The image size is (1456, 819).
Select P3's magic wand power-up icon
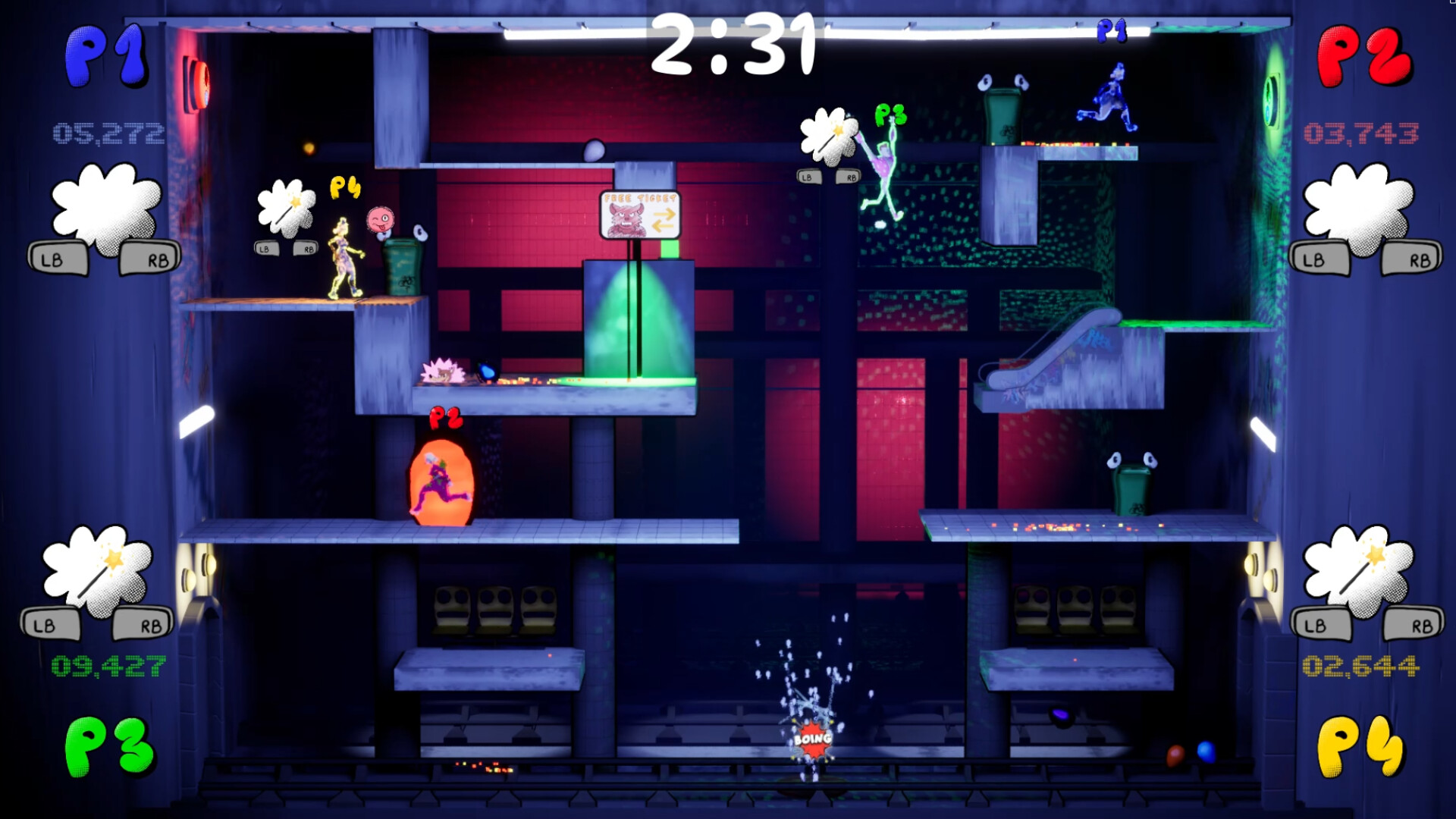pyautogui.click(x=99, y=573)
